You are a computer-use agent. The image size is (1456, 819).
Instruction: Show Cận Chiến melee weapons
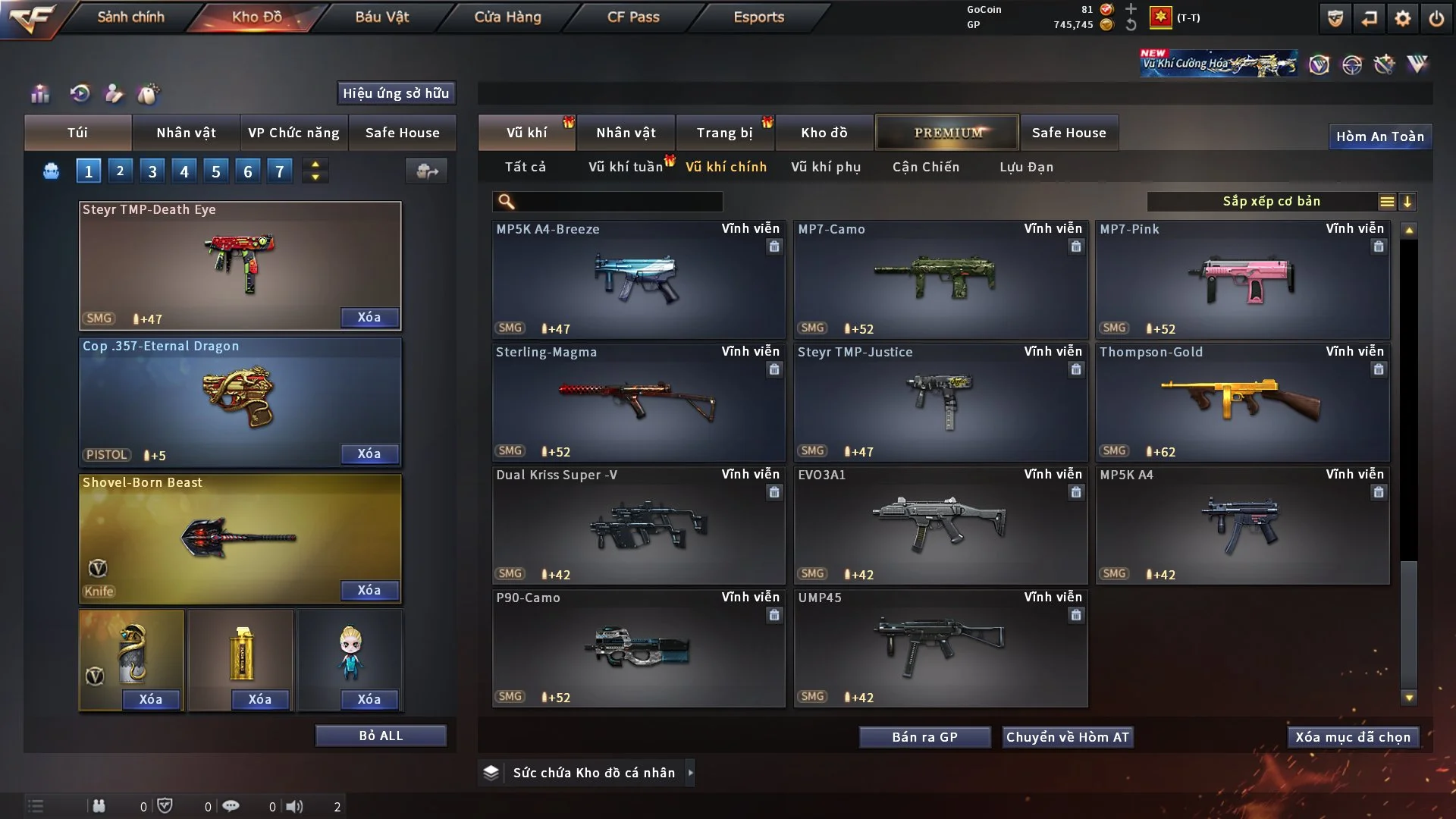[925, 167]
